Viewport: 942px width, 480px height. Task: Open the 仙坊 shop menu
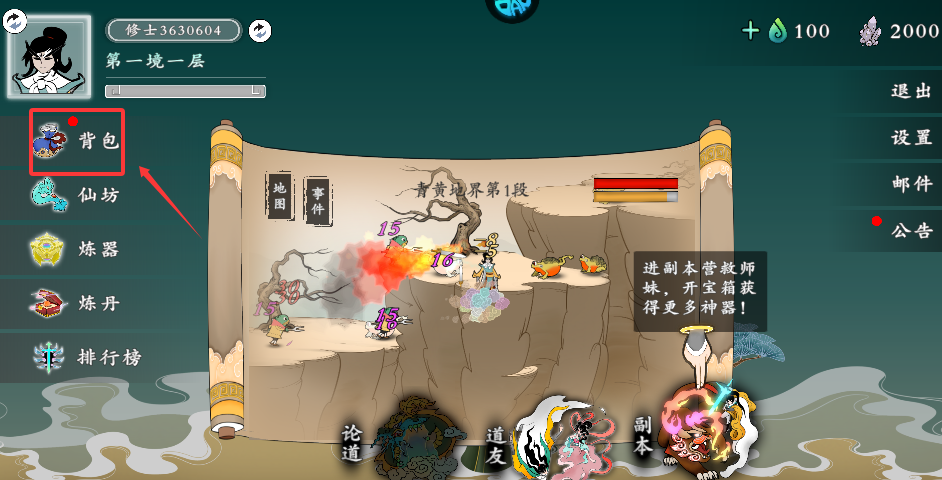coord(76,195)
